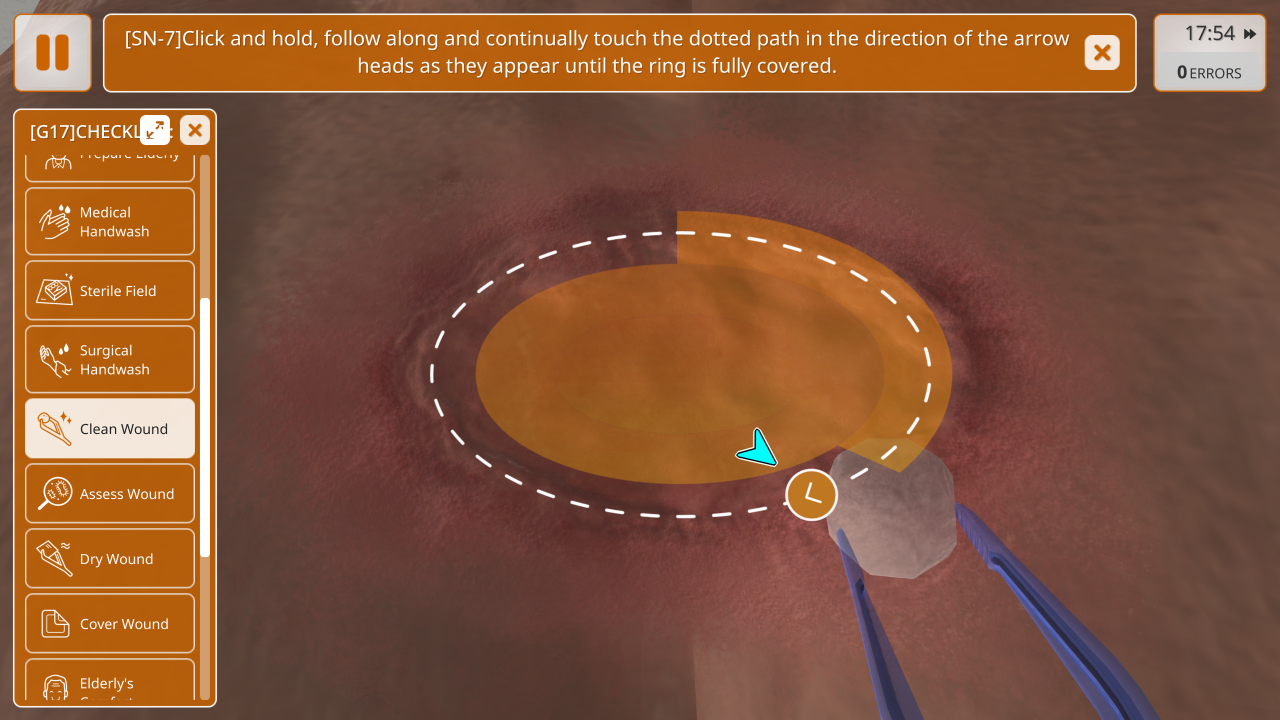Pause the simulation with the pause button
The image size is (1280, 720).
coord(52,52)
